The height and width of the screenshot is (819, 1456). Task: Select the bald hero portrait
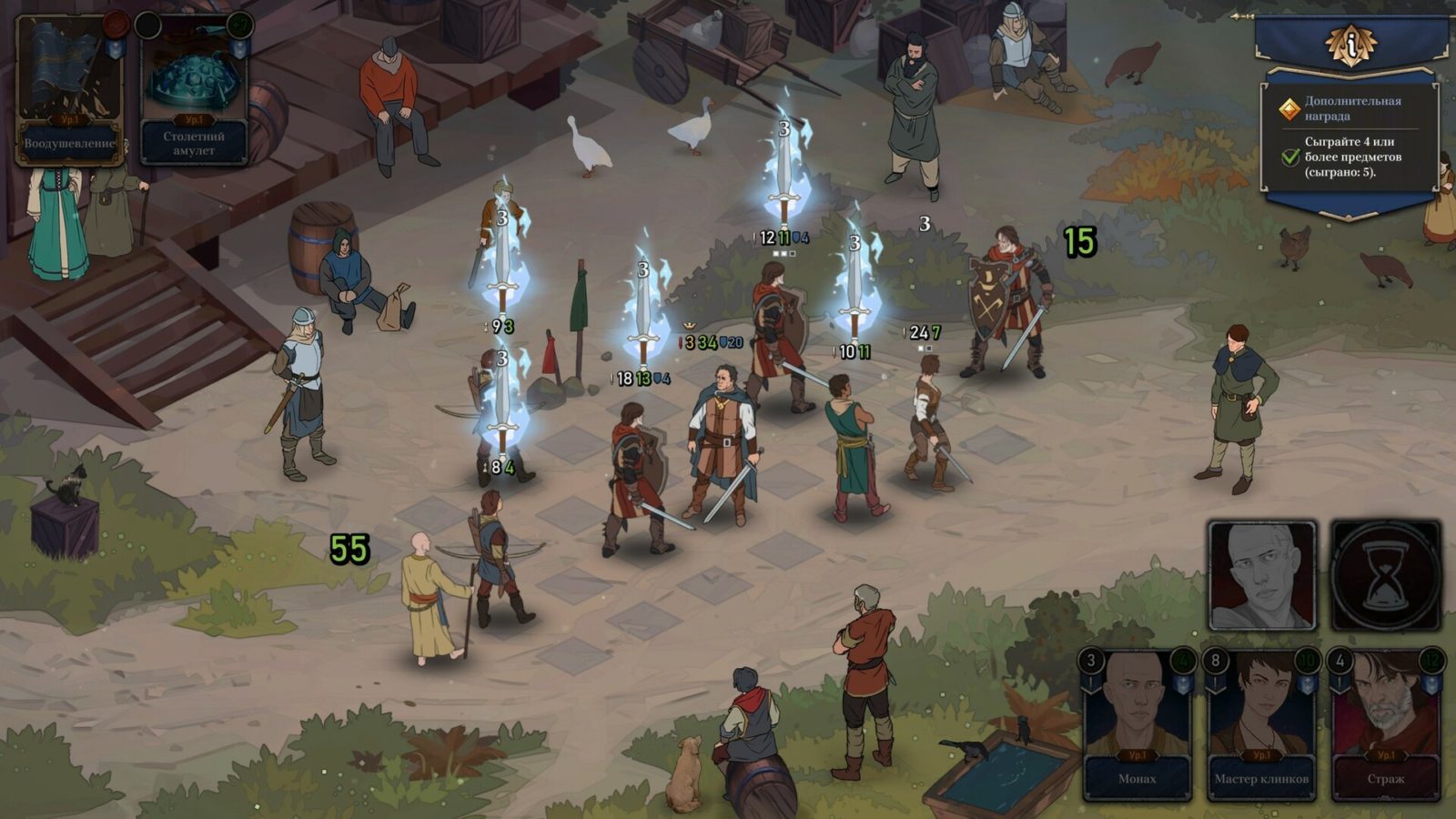[x=1261, y=576]
